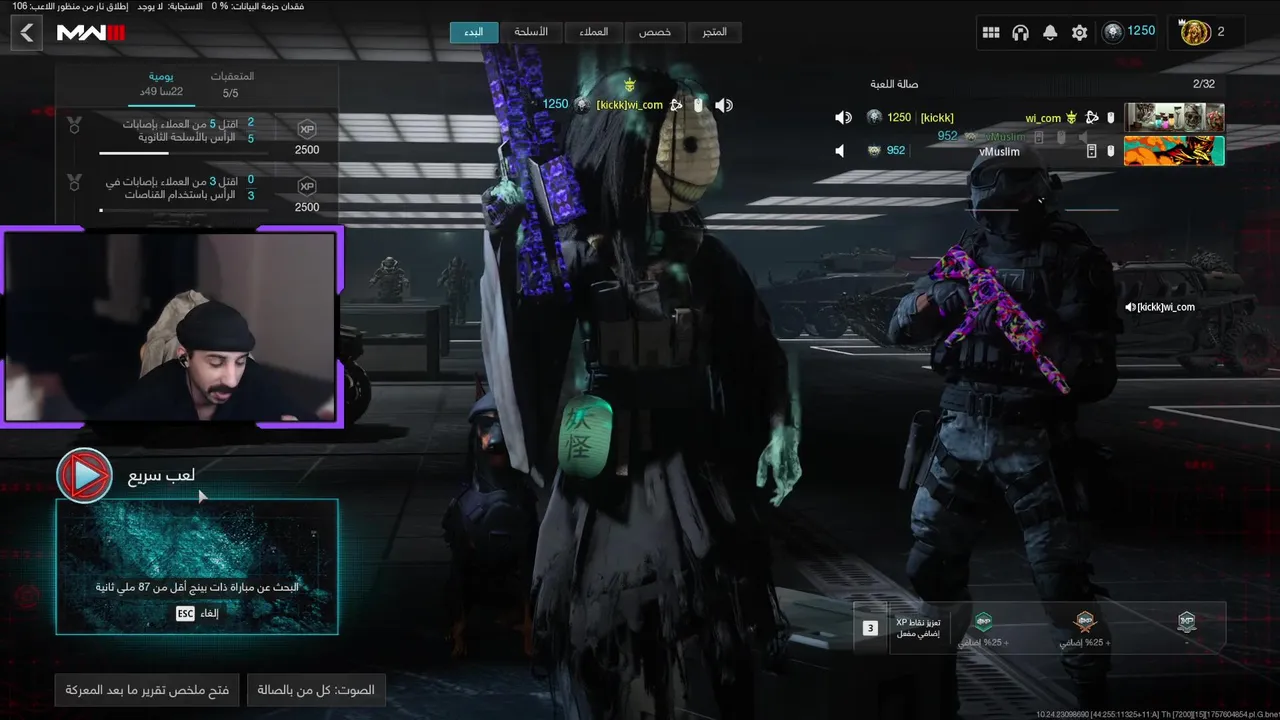This screenshot has height=720, width=1280.
Task: Open the grid menu icon
Action: (991, 33)
